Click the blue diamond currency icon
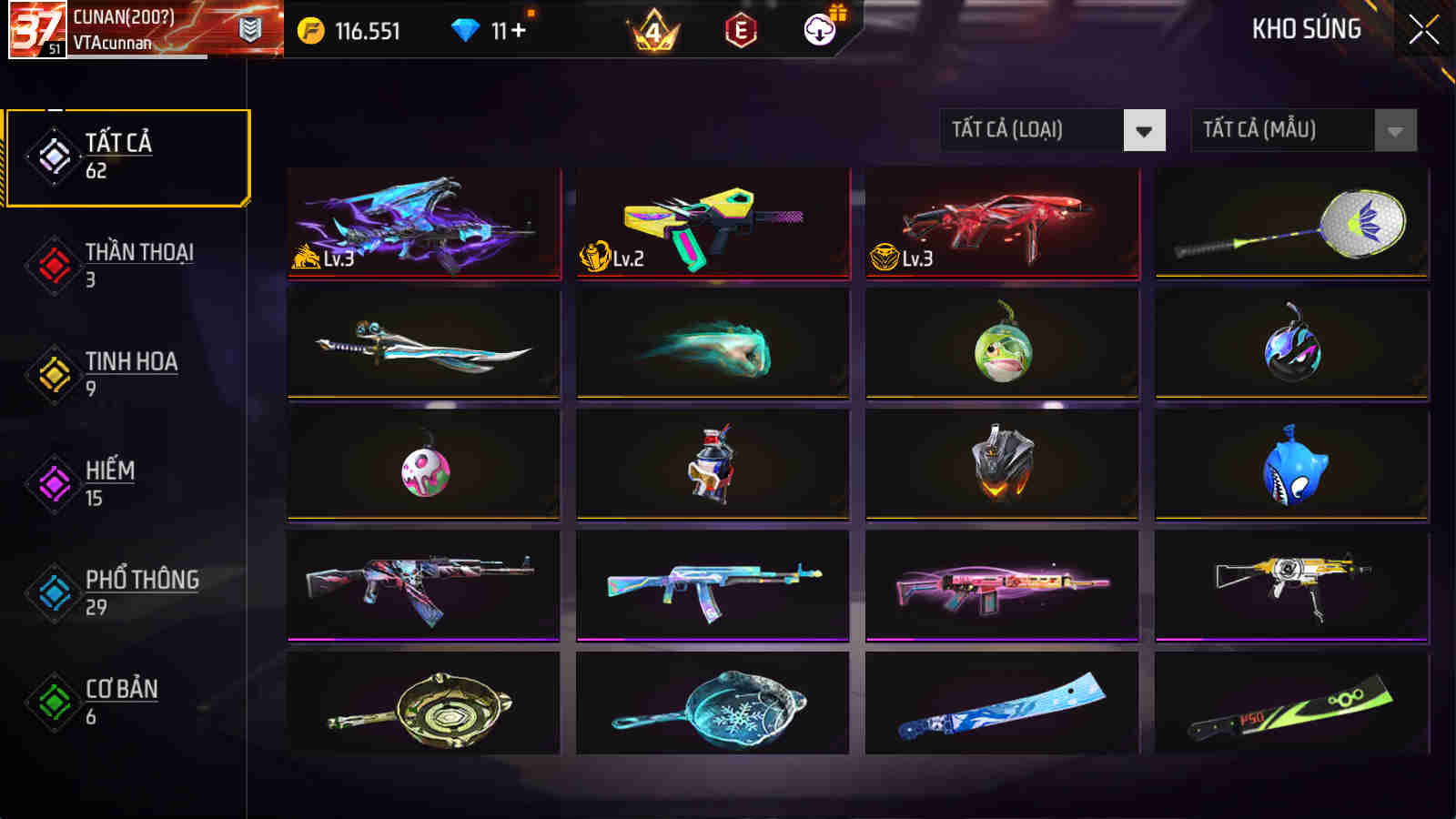1456x819 pixels. (x=467, y=30)
